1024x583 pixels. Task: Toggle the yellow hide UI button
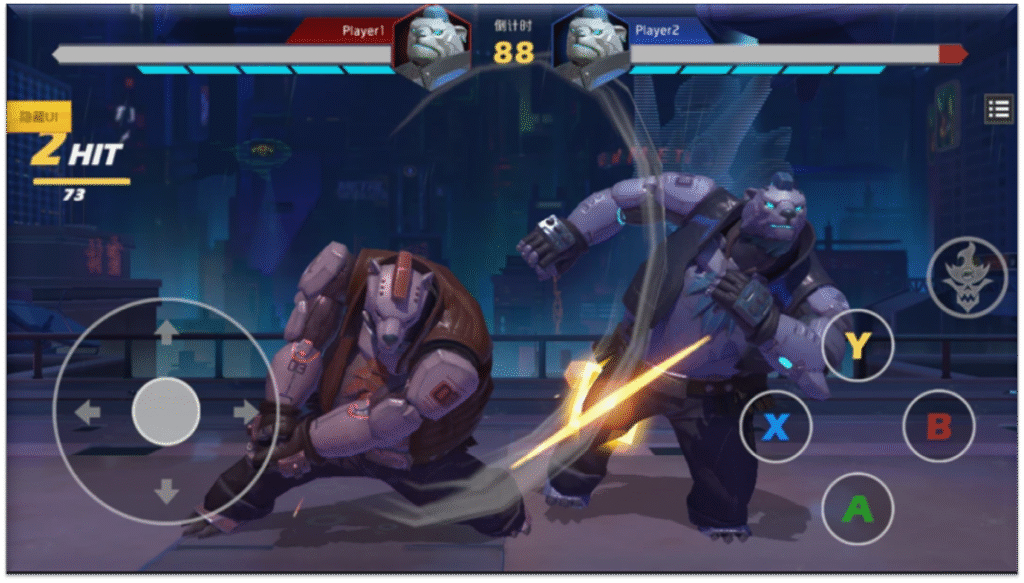pyautogui.click(x=38, y=118)
